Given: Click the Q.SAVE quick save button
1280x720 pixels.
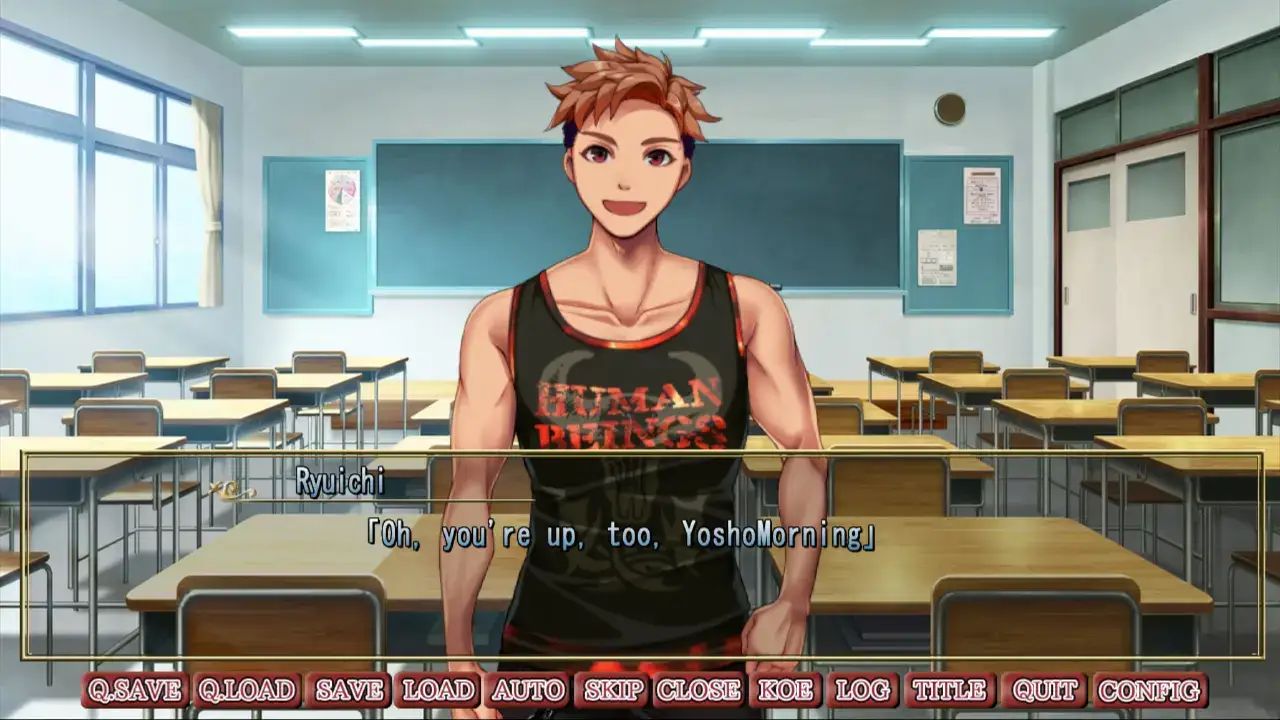Looking at the screenshot, I should 135,690.
